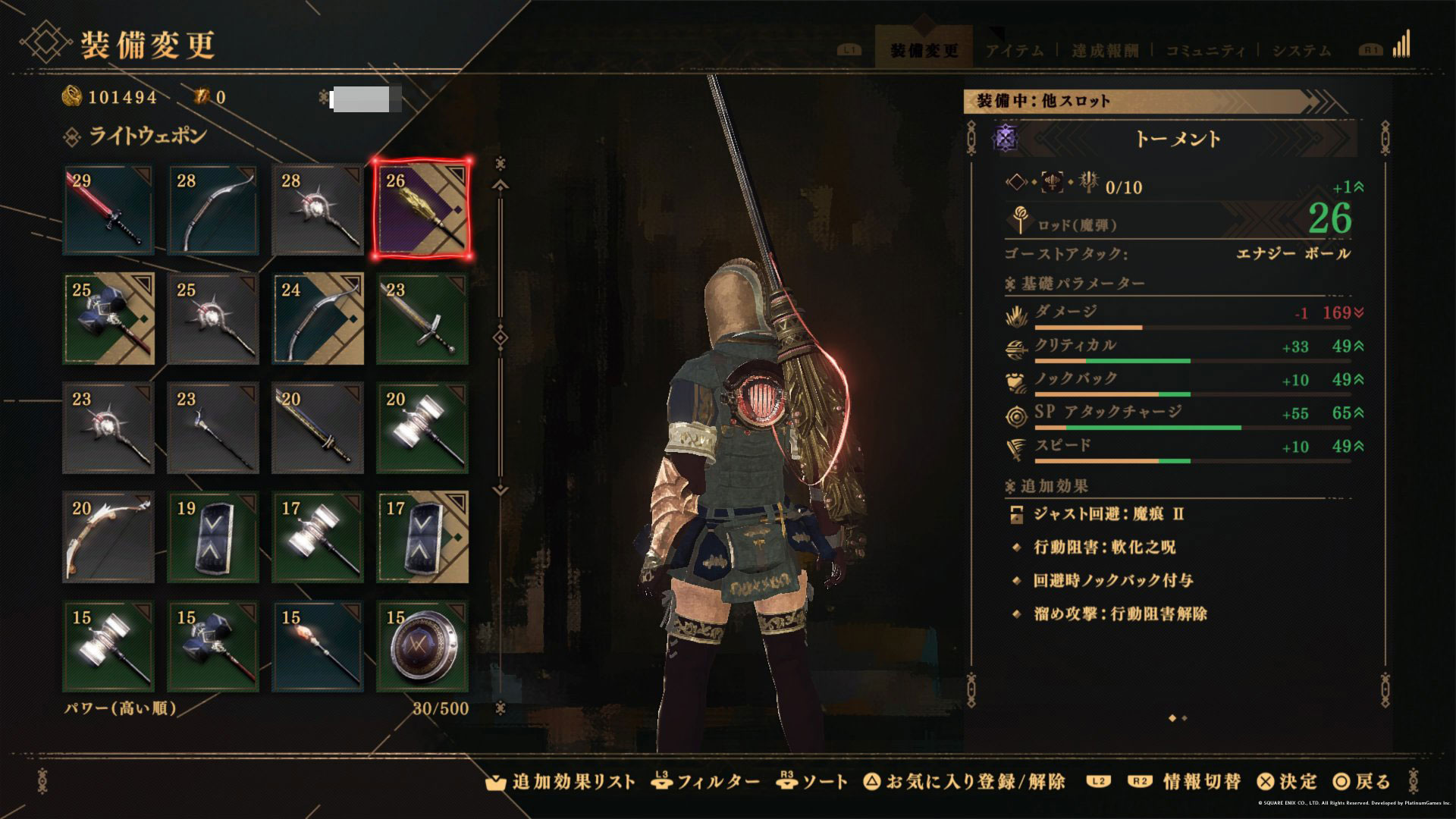Pick the level 23 blue staff
Screen dimensions: 1456x819
pyautogui.click(x=213, y=428)
